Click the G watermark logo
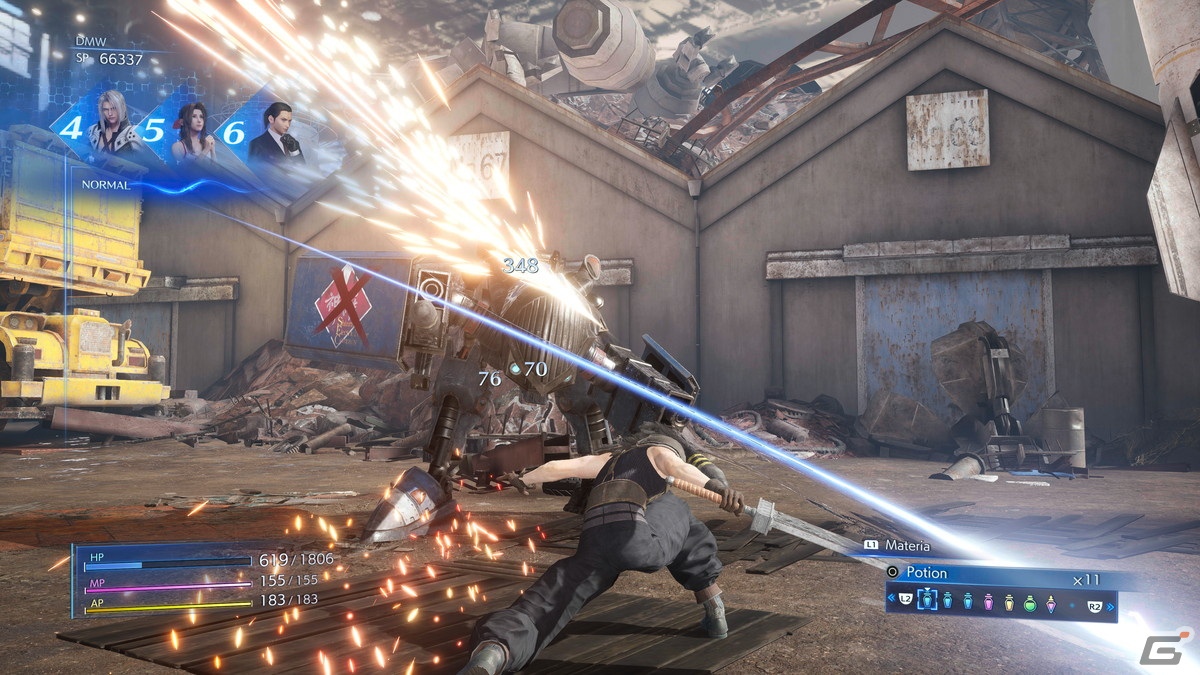This screenshot has width=1200, height=675. tap(1161, 645)
